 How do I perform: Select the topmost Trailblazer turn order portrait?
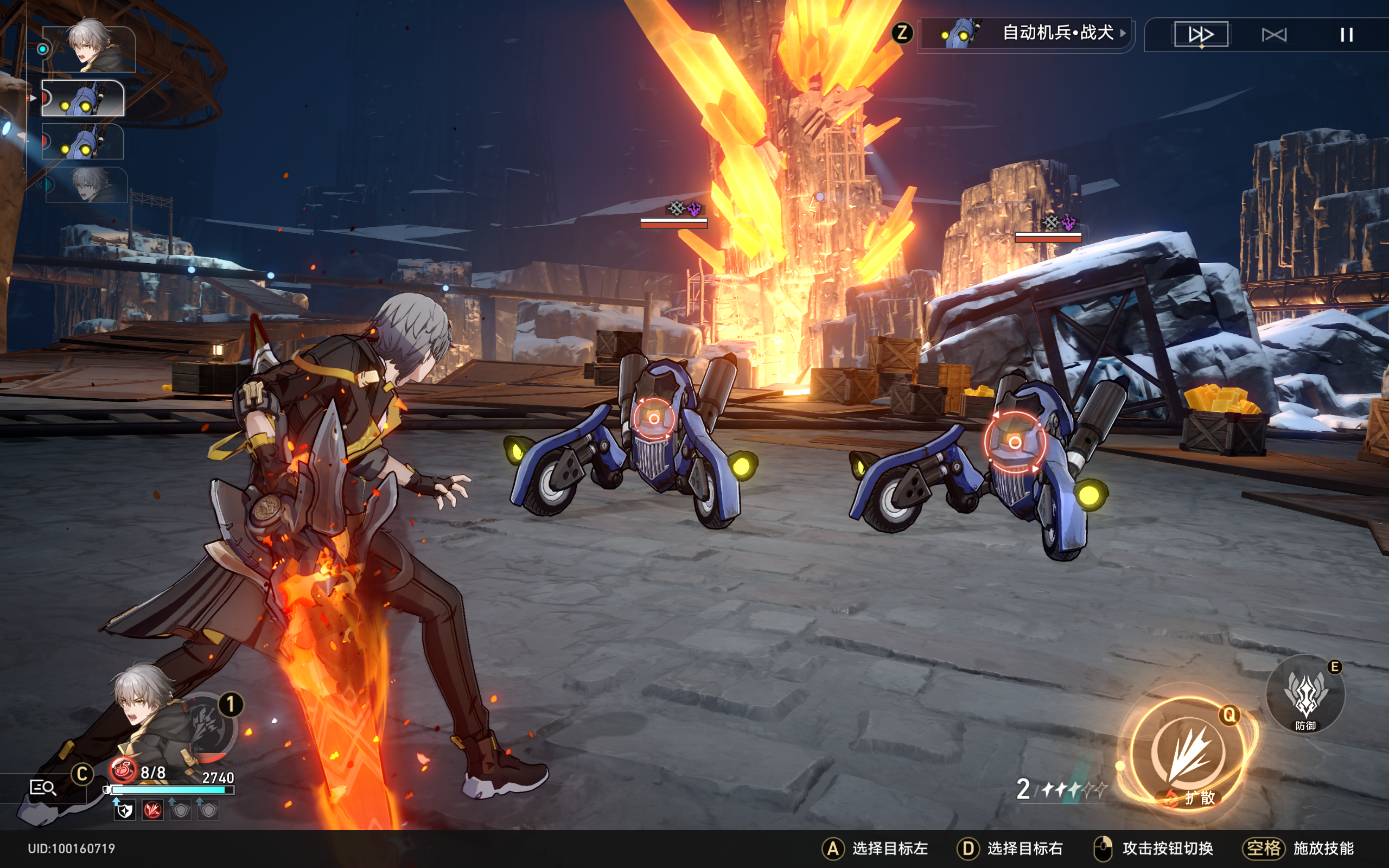coord(89,48)
